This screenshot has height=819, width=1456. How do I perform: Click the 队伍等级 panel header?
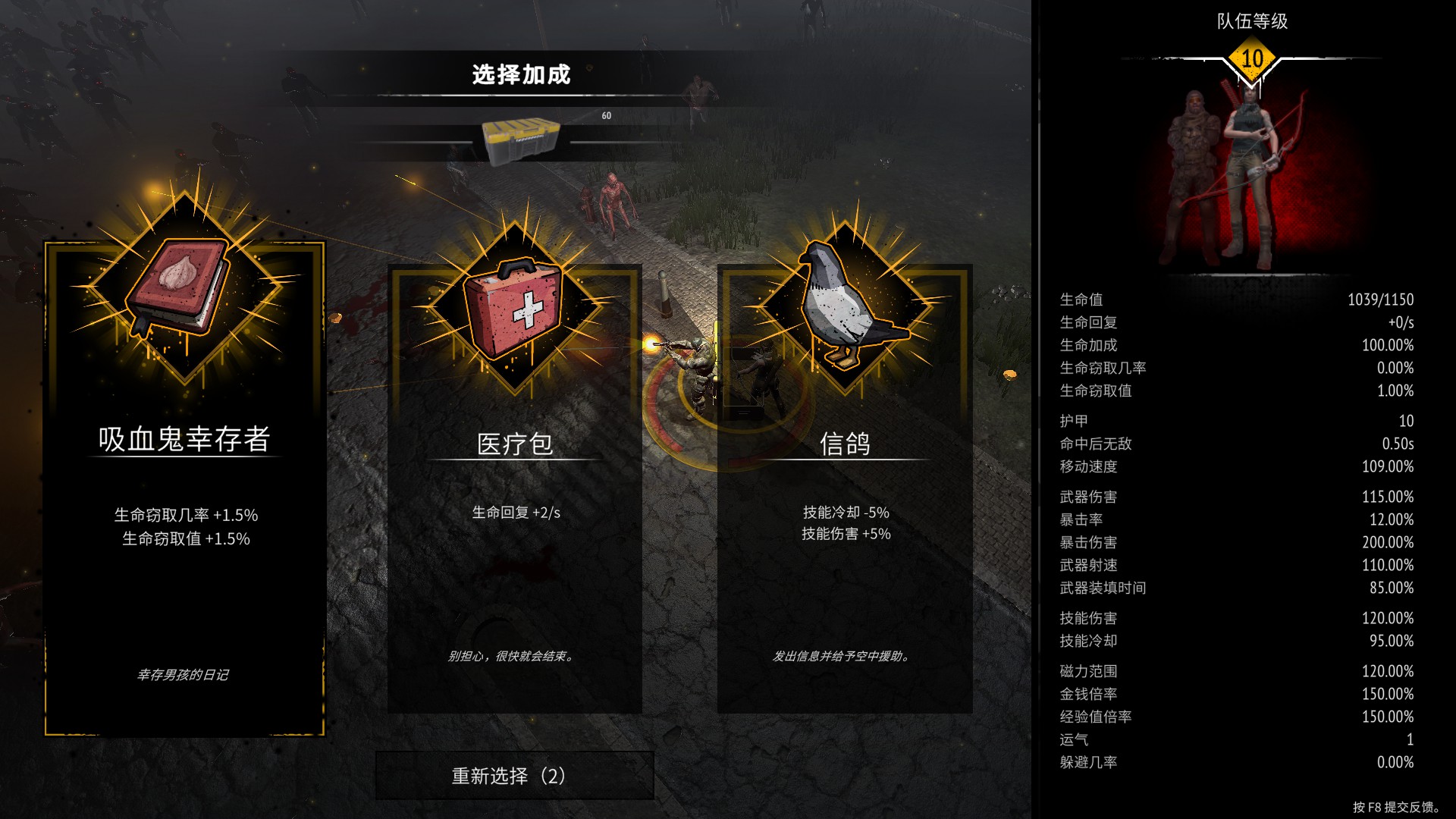[x=1251, y=21]
